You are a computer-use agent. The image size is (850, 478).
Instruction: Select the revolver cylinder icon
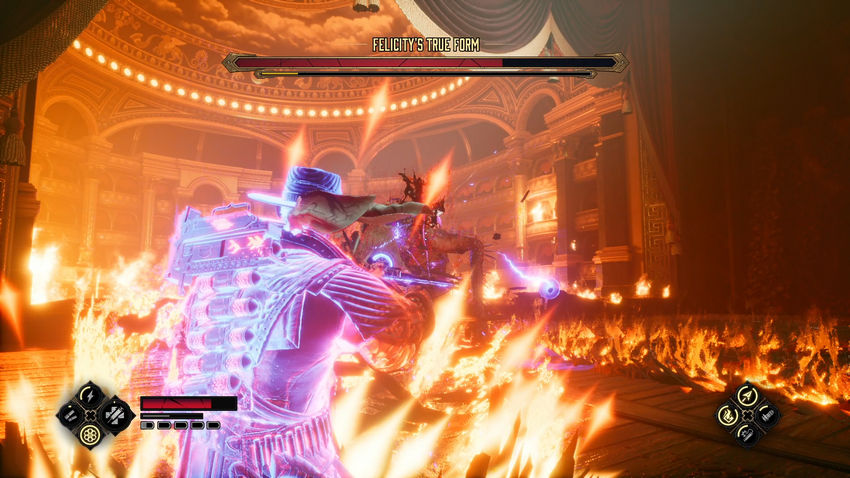[90, 434]
